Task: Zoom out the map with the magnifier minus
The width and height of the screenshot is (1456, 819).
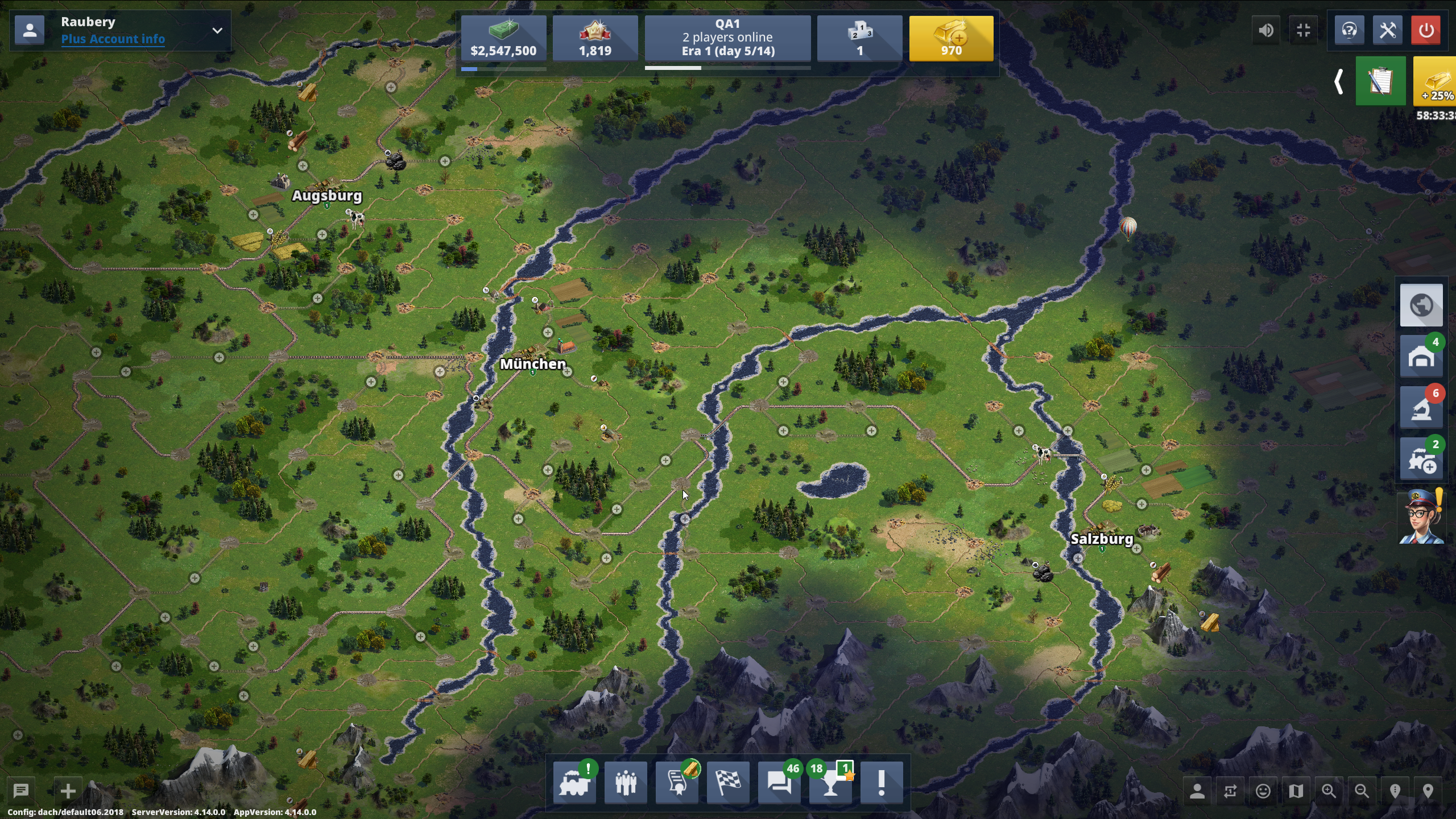Action: tap(1362, 791)
